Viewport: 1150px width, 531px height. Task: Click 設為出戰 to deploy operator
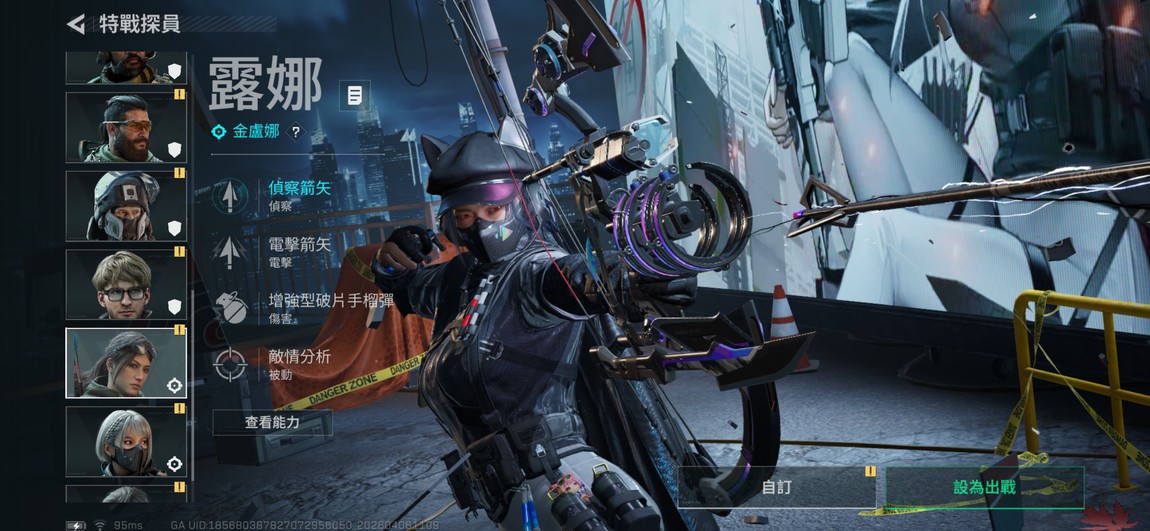tap(984, 487)
